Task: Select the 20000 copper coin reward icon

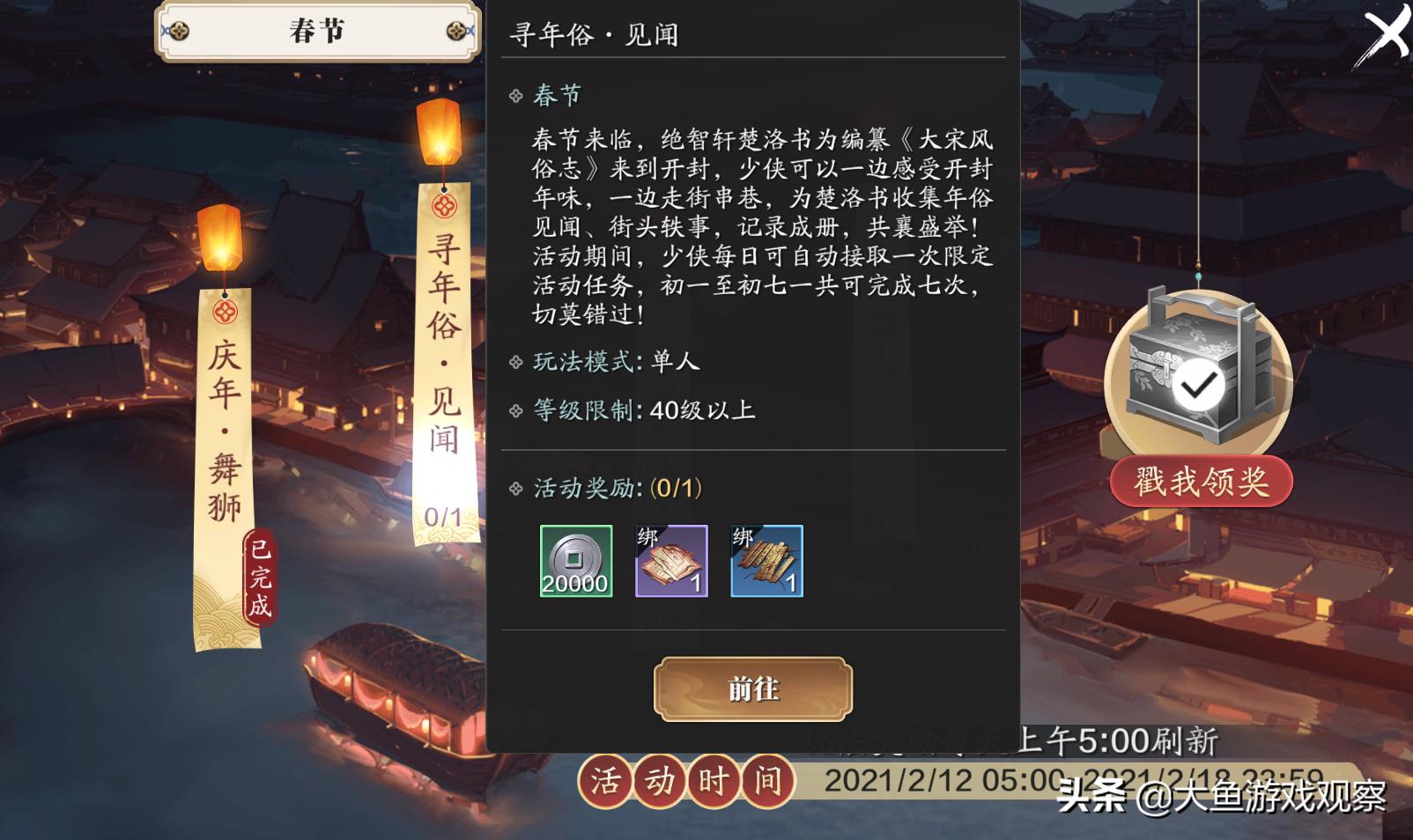Action: 576,561
